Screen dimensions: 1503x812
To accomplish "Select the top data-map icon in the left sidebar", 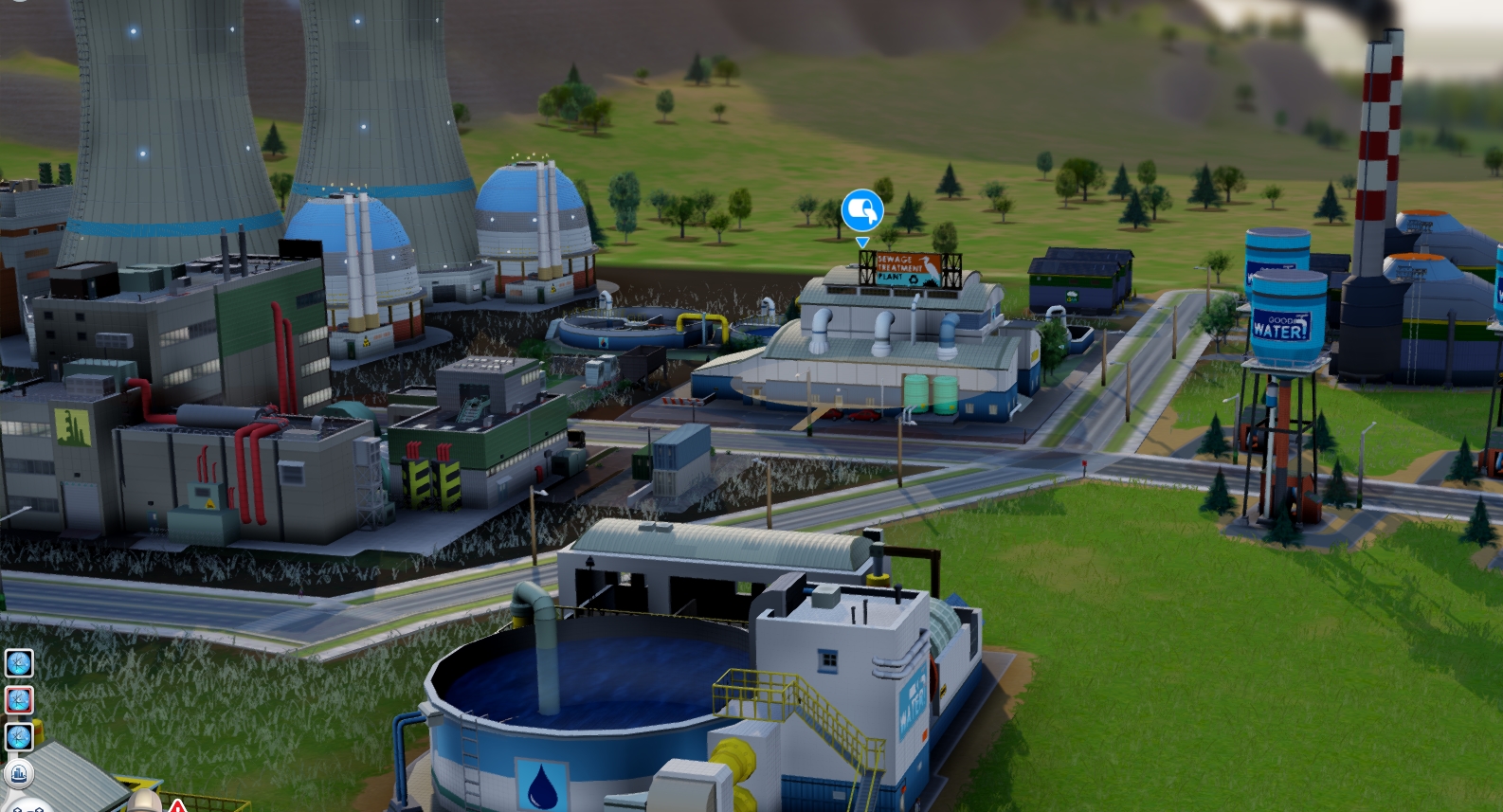I will coord(17,663).
